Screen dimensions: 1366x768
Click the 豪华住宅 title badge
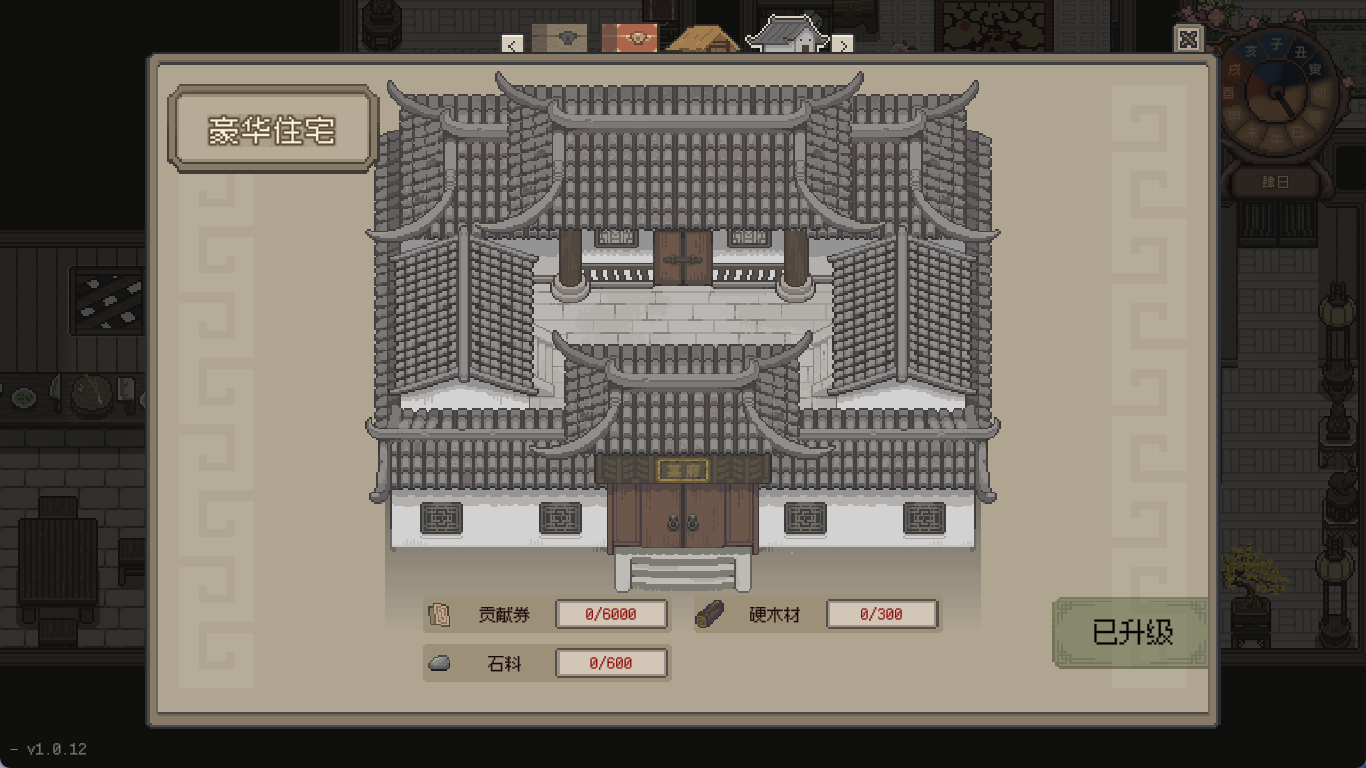pos(271,130)
